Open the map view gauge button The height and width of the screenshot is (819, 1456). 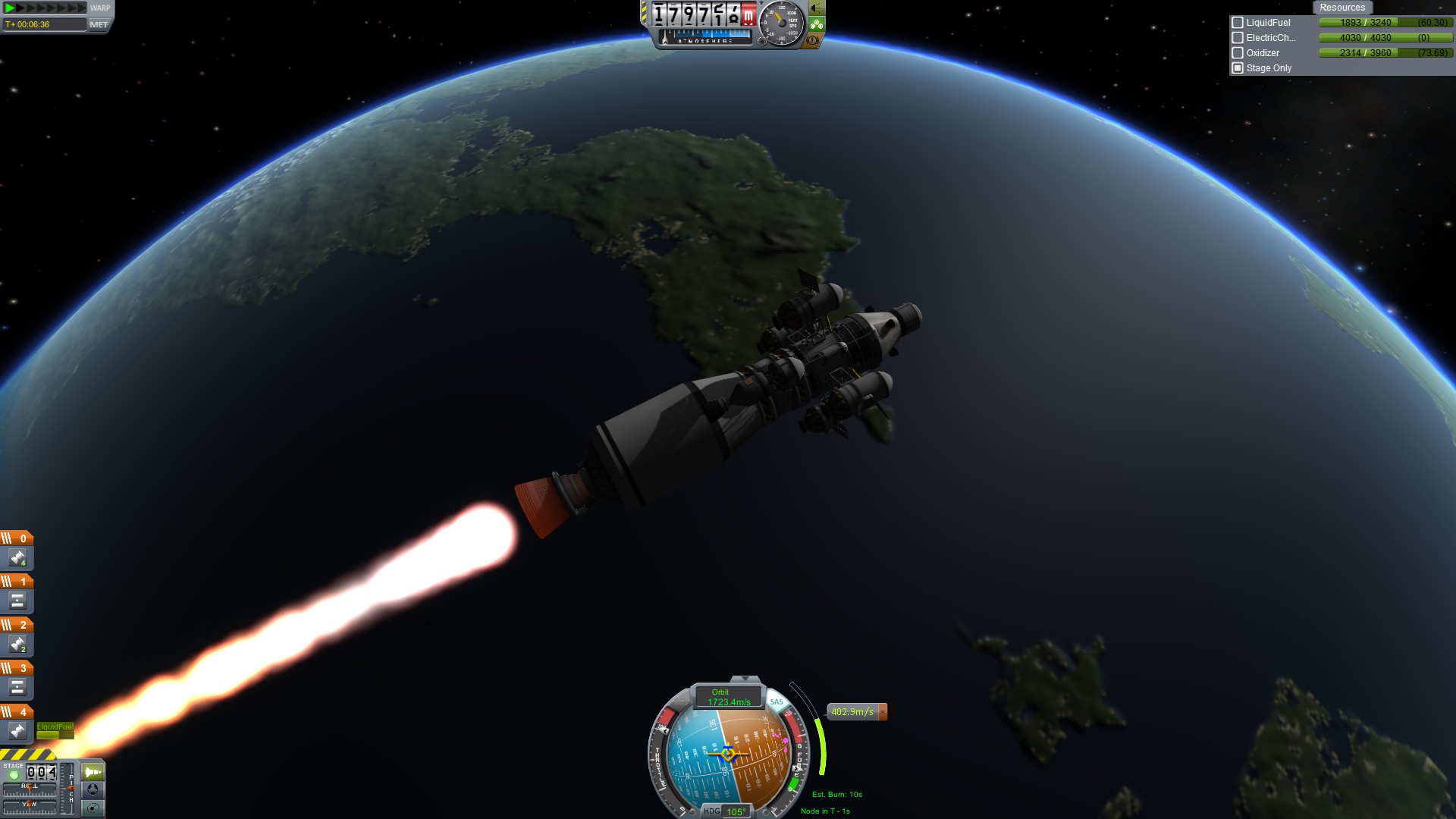pos(93,808)
